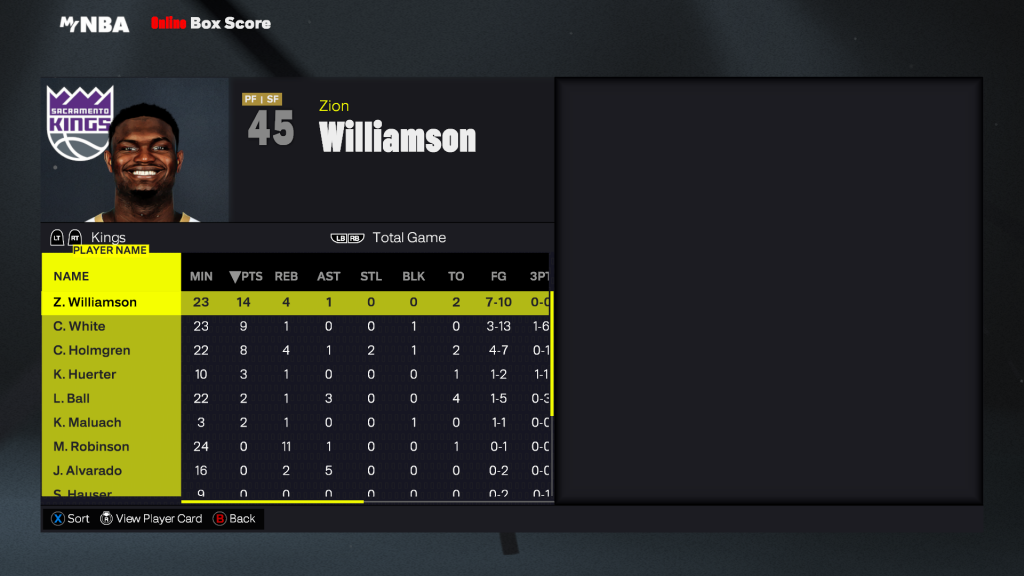Choose the BLK column header
Image resolution: width=1024 pixels, height=576 pixels.
pyautogui.click(x=414, y=276)
